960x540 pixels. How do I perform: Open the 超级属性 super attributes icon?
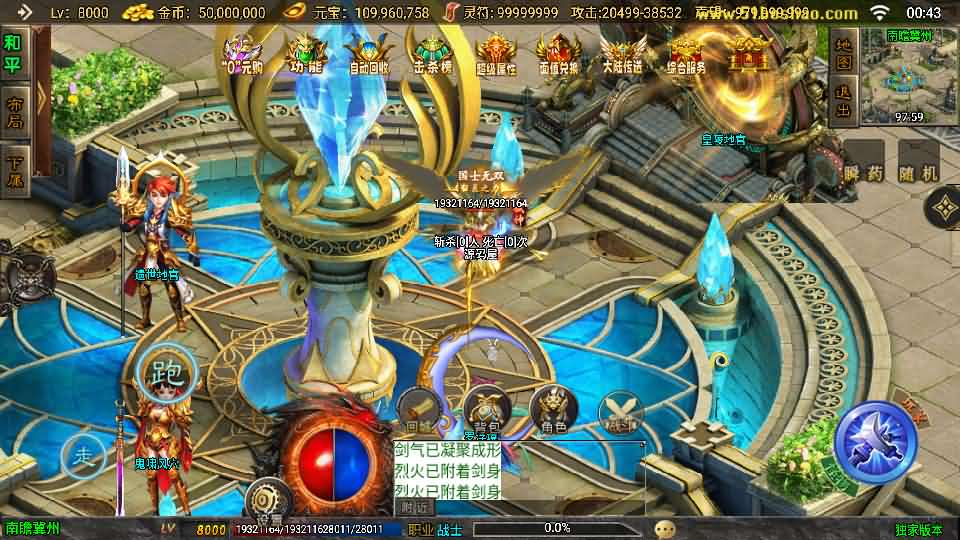pyautogui.click(x=497, y=54)
